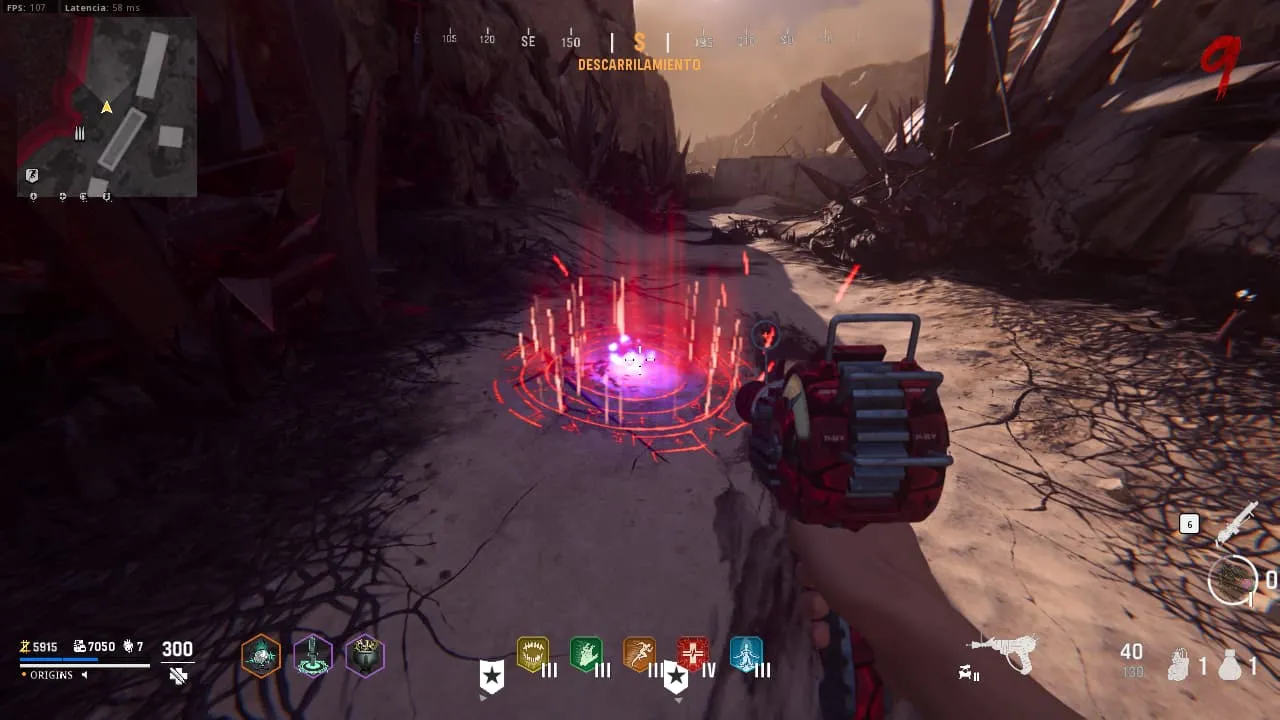Pick the purple crowned skull augment icon
Image resolution: width=1280 pixels, height=720 pixels.
(x=365, y=656)
